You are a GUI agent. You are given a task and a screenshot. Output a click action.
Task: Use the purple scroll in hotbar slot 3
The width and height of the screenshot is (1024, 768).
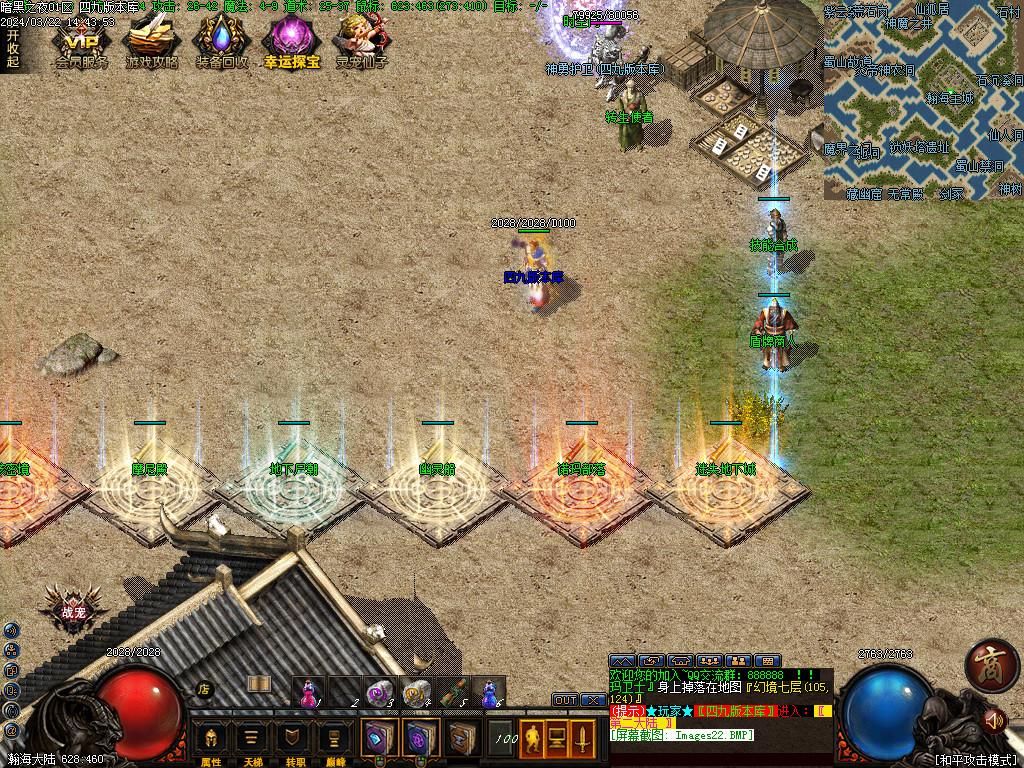click(x=379, y=692)
